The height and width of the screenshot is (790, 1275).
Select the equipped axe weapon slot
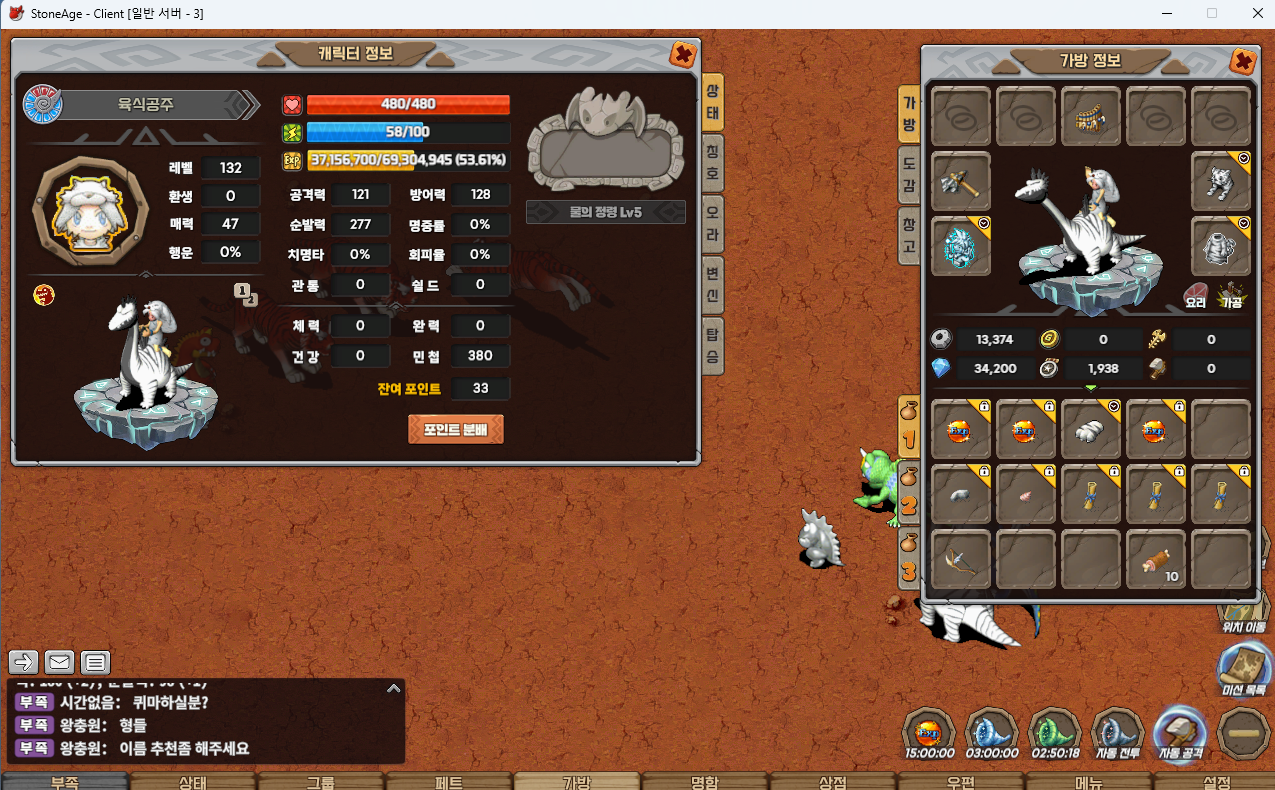coord(960,182)
